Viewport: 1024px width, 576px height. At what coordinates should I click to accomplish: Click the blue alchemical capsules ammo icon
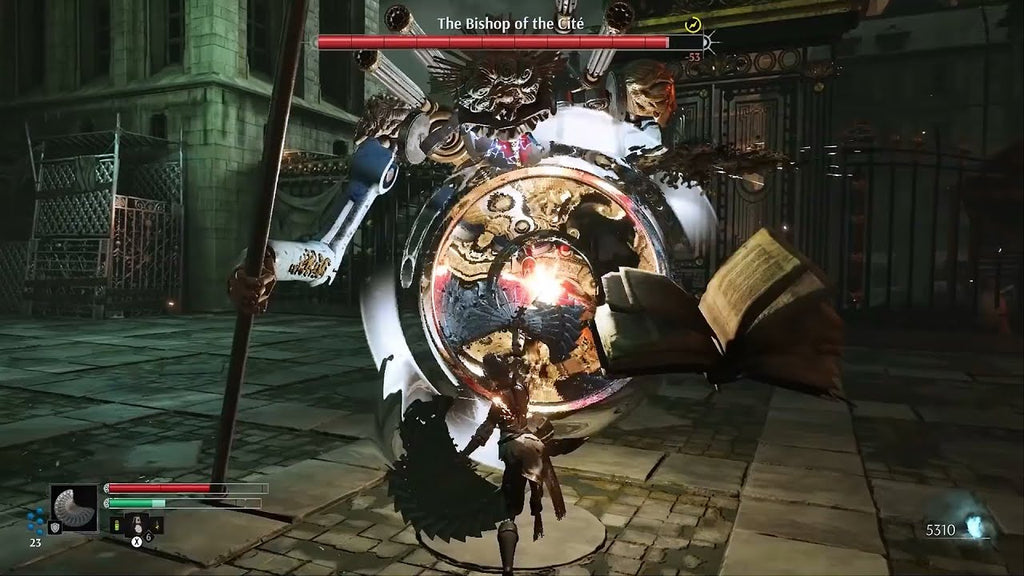(x=36, y=519)
